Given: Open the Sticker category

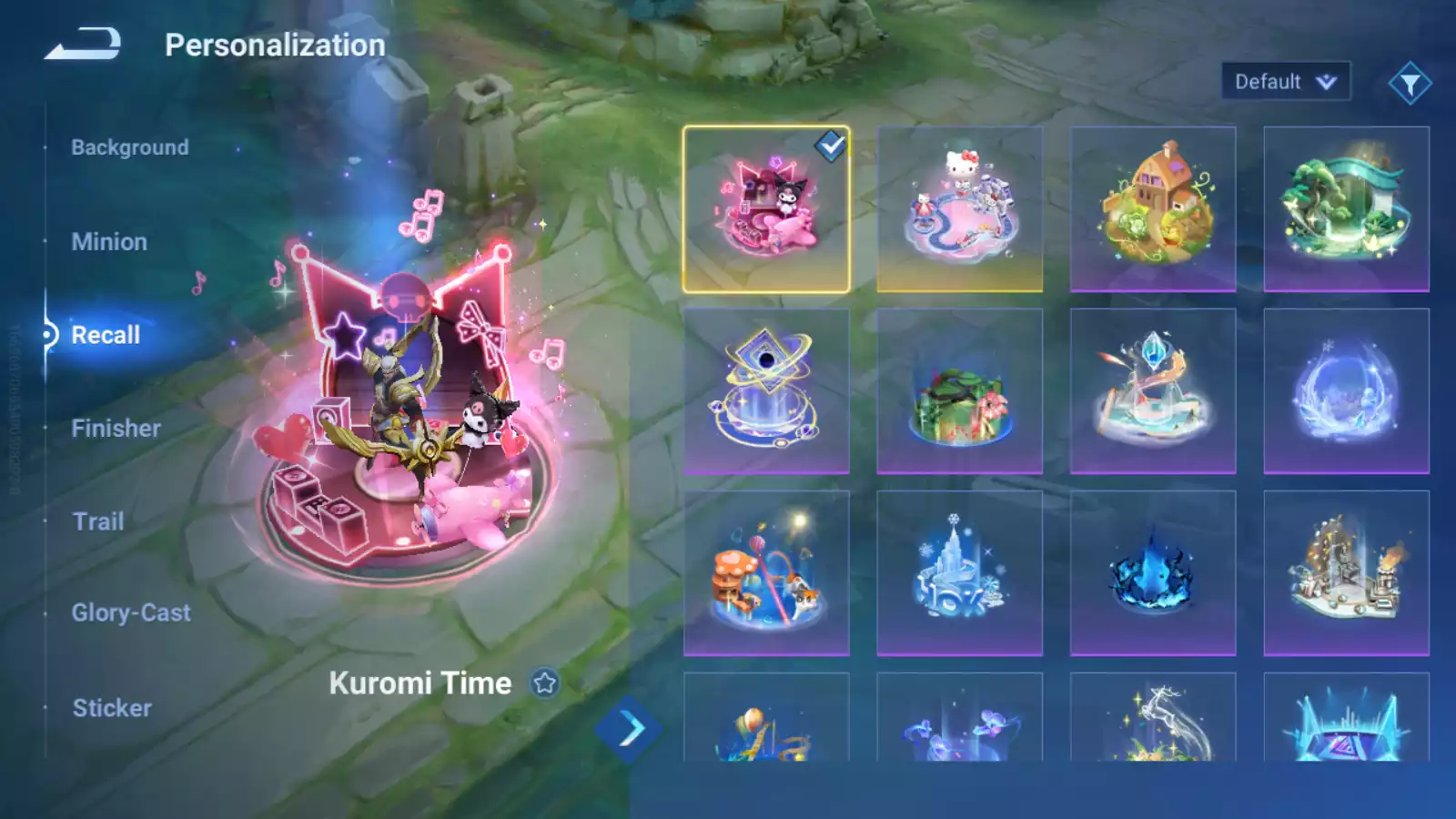Looking at the screenshot, I should [112, 708].
